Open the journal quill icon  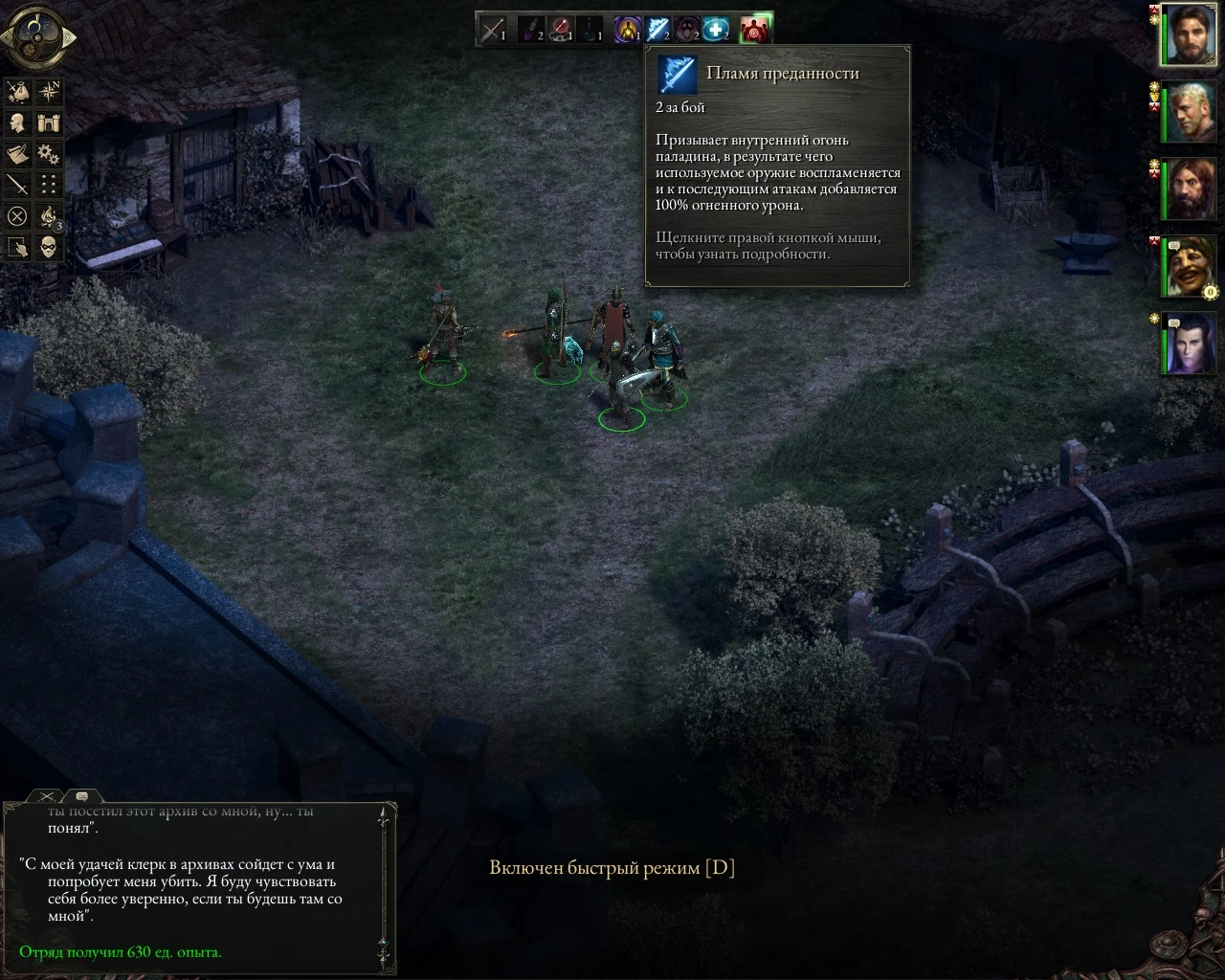[x=17, y=154]
